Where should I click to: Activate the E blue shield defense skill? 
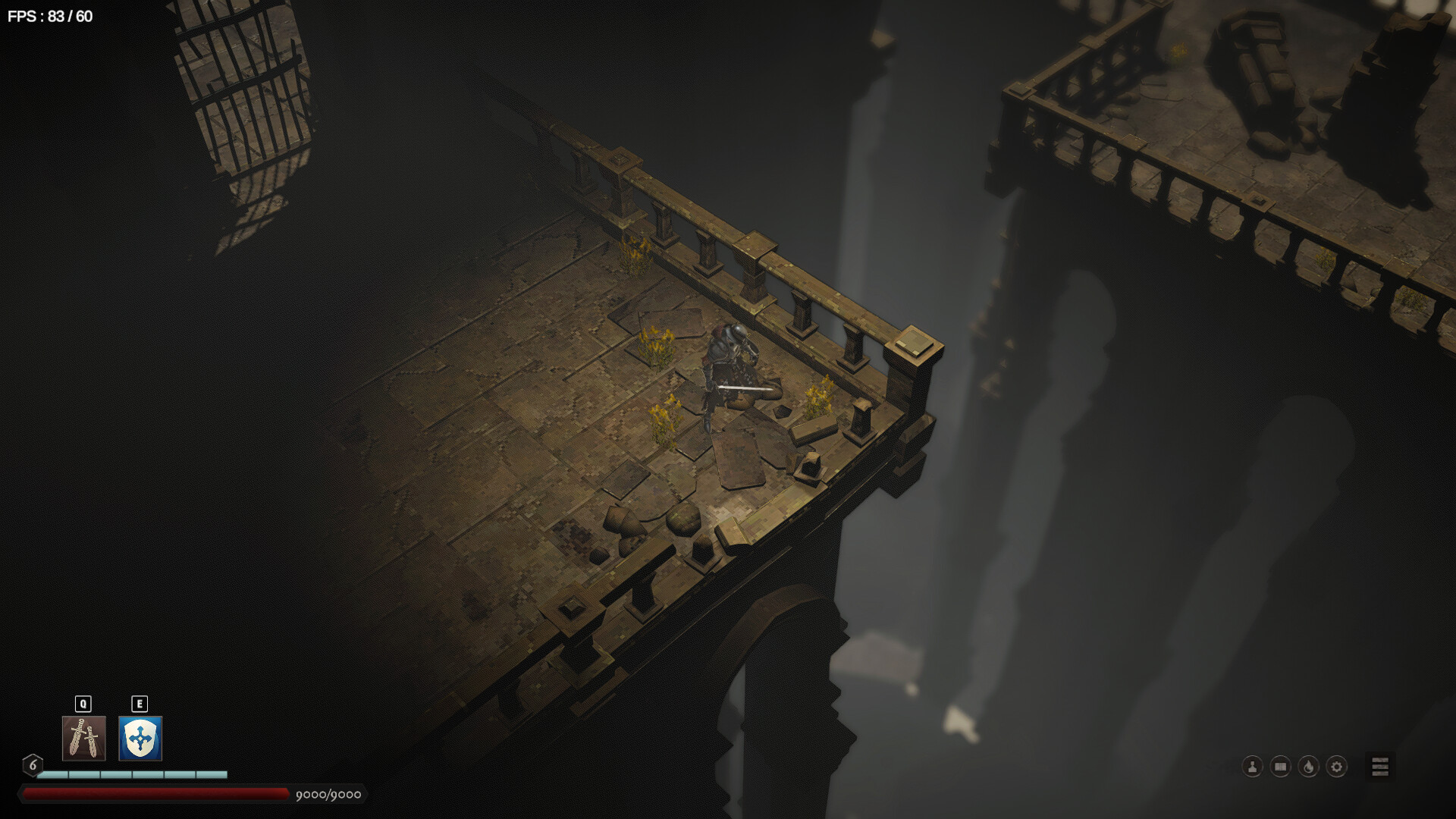(x=139, y=739)
